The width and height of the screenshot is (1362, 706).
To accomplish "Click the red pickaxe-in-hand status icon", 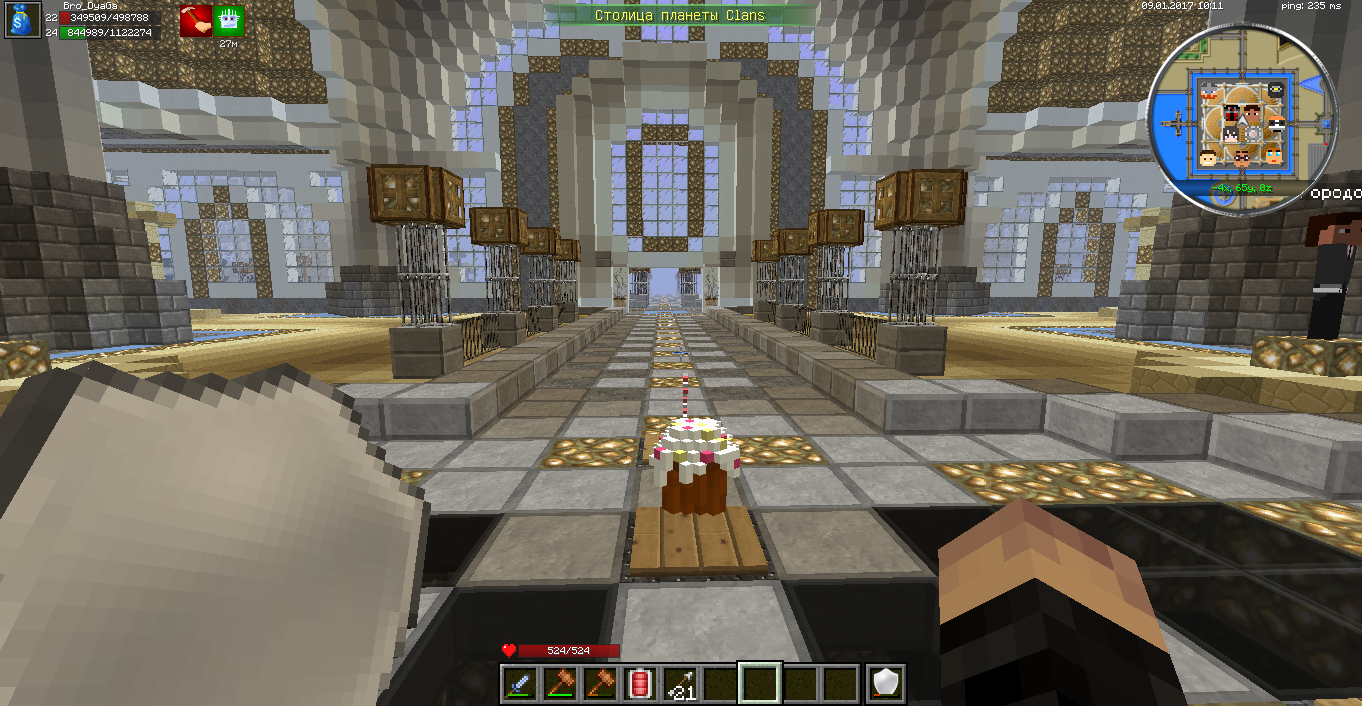I will [195, 20].
